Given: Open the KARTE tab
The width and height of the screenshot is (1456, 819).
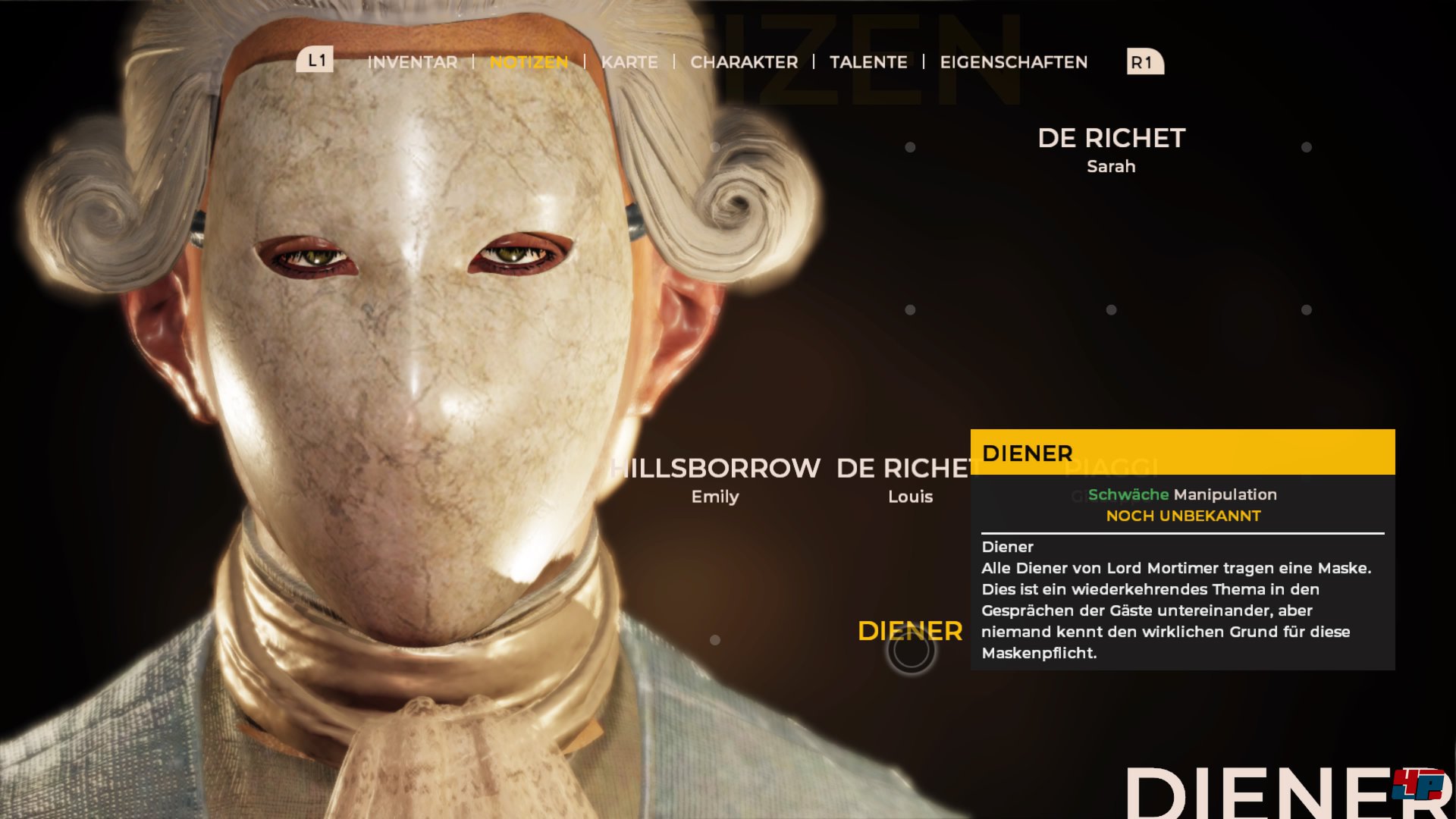Looking at the screenshot, I should pos(629,62).
